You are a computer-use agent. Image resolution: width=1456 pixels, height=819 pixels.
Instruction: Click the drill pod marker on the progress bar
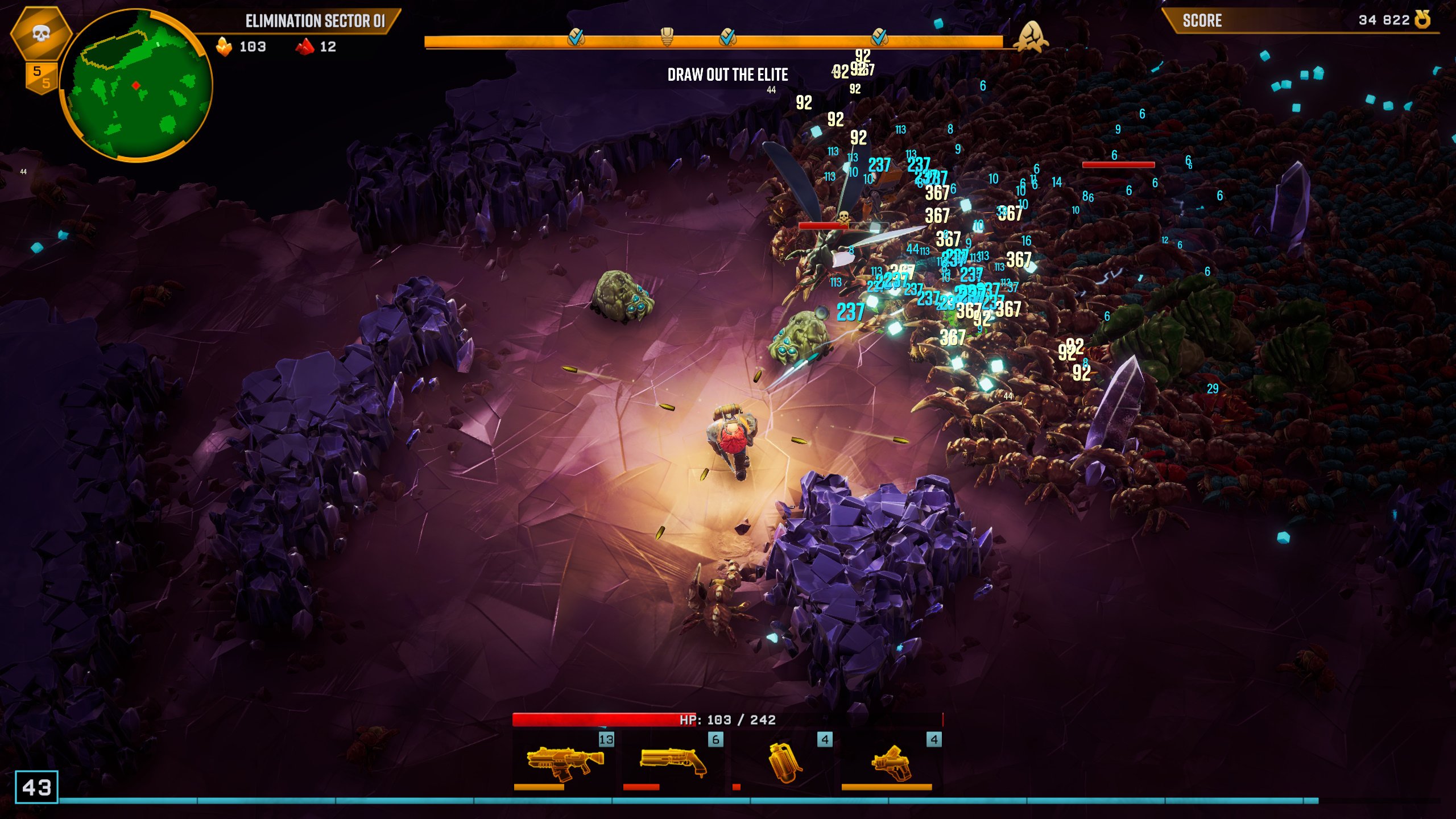click(667, 36)
